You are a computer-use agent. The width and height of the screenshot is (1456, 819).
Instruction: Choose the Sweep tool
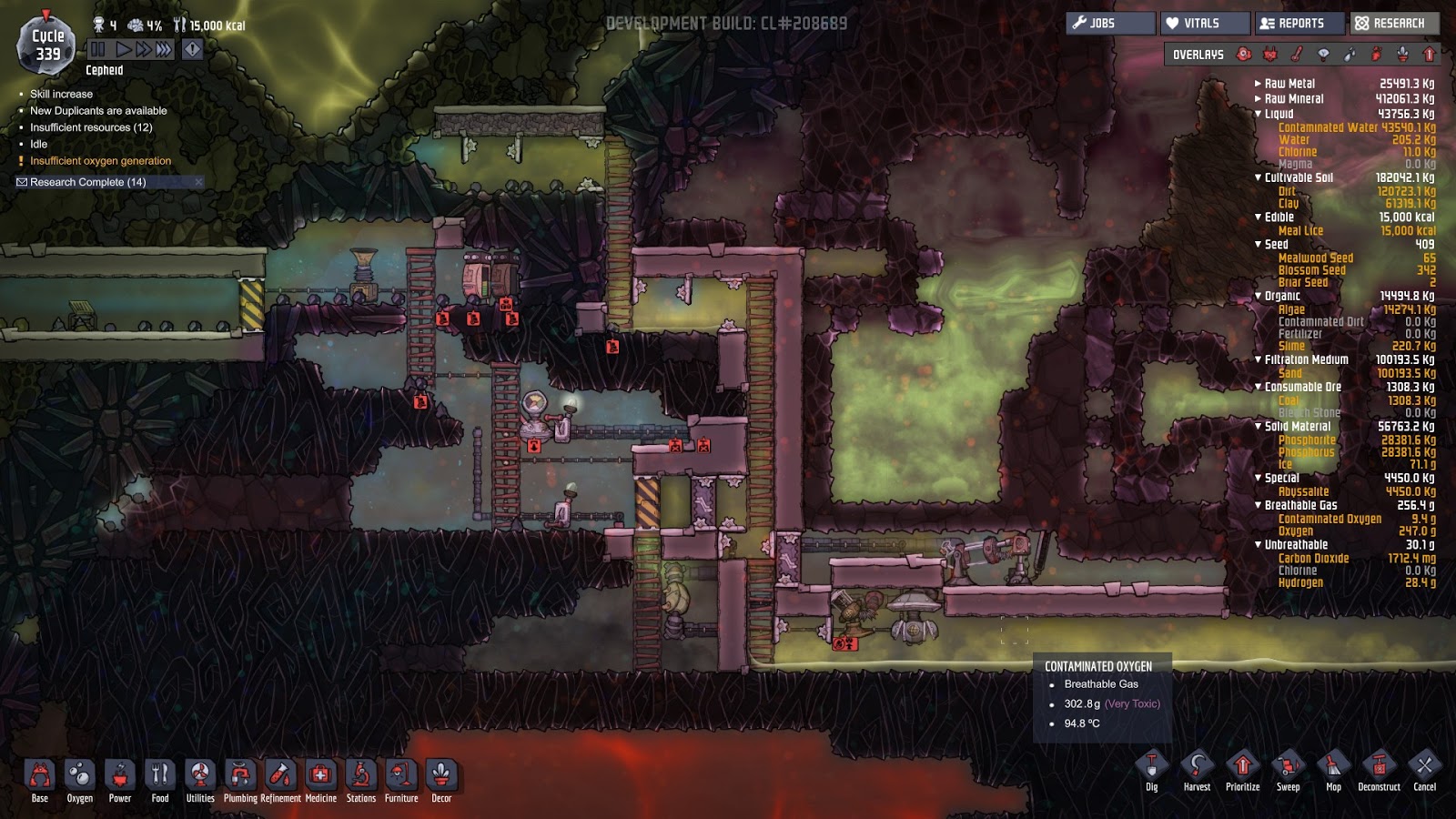tap(1288, 771)
